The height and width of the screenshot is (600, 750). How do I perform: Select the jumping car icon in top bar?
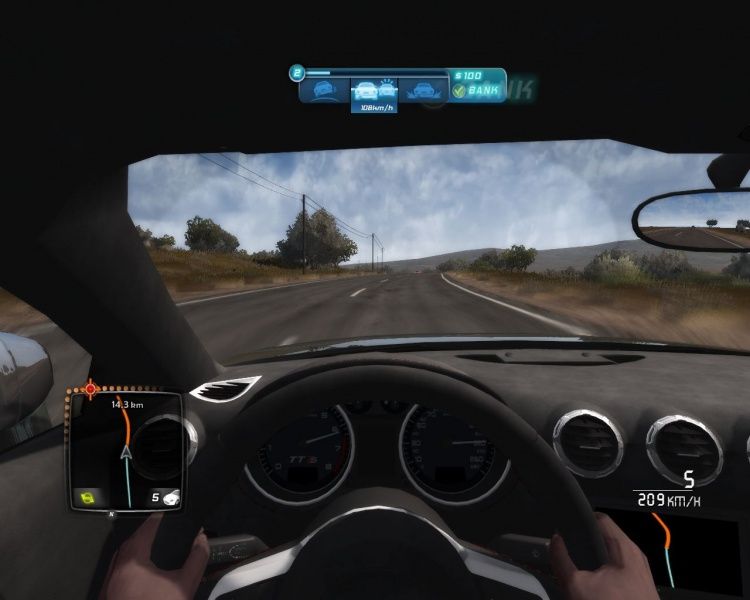(423, 90)
